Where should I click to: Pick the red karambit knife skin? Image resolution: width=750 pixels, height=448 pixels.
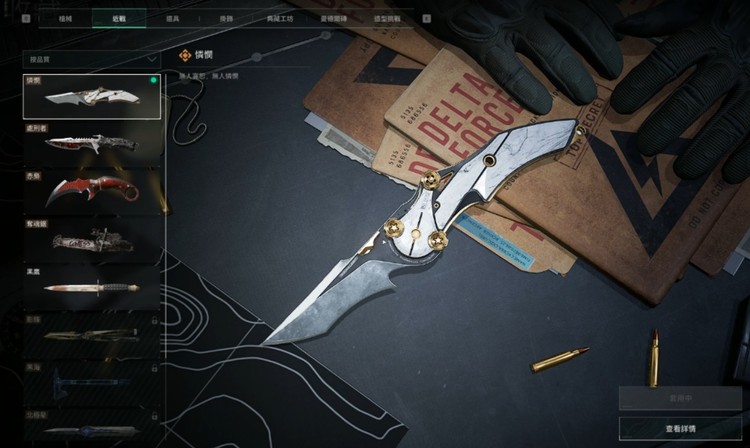coord(92,190)
